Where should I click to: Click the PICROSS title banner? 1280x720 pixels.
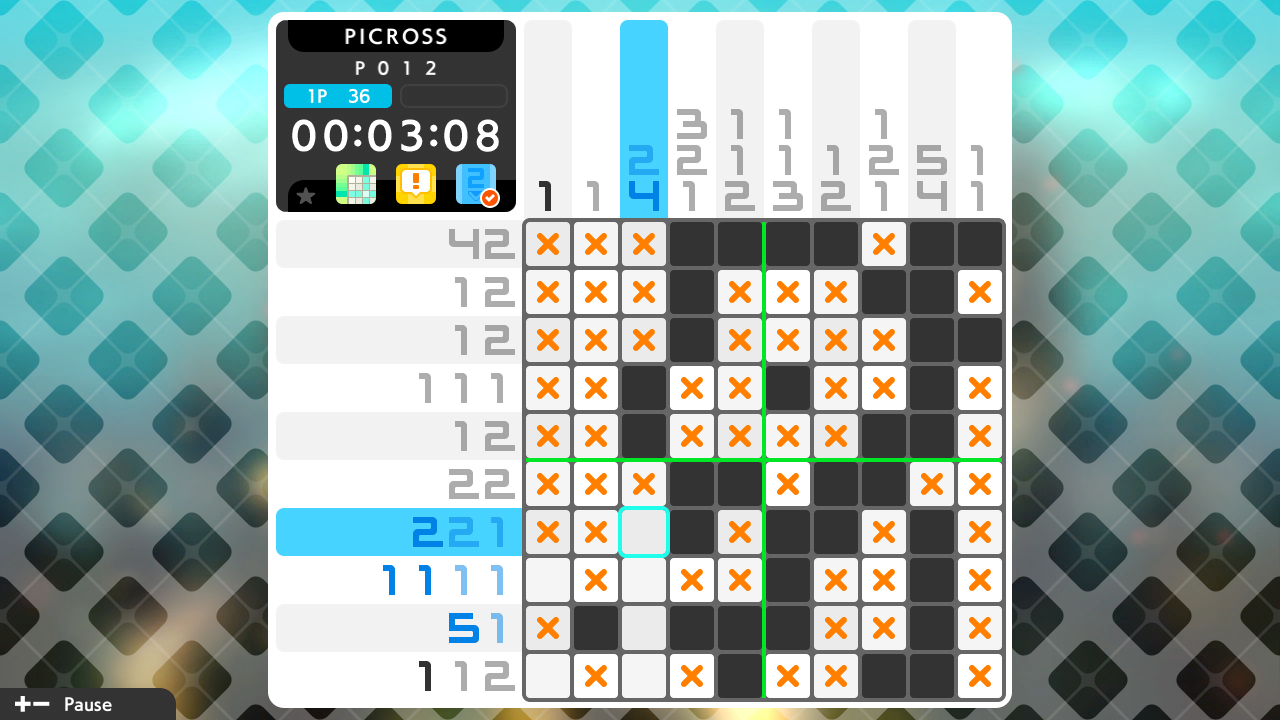point(396,36)
